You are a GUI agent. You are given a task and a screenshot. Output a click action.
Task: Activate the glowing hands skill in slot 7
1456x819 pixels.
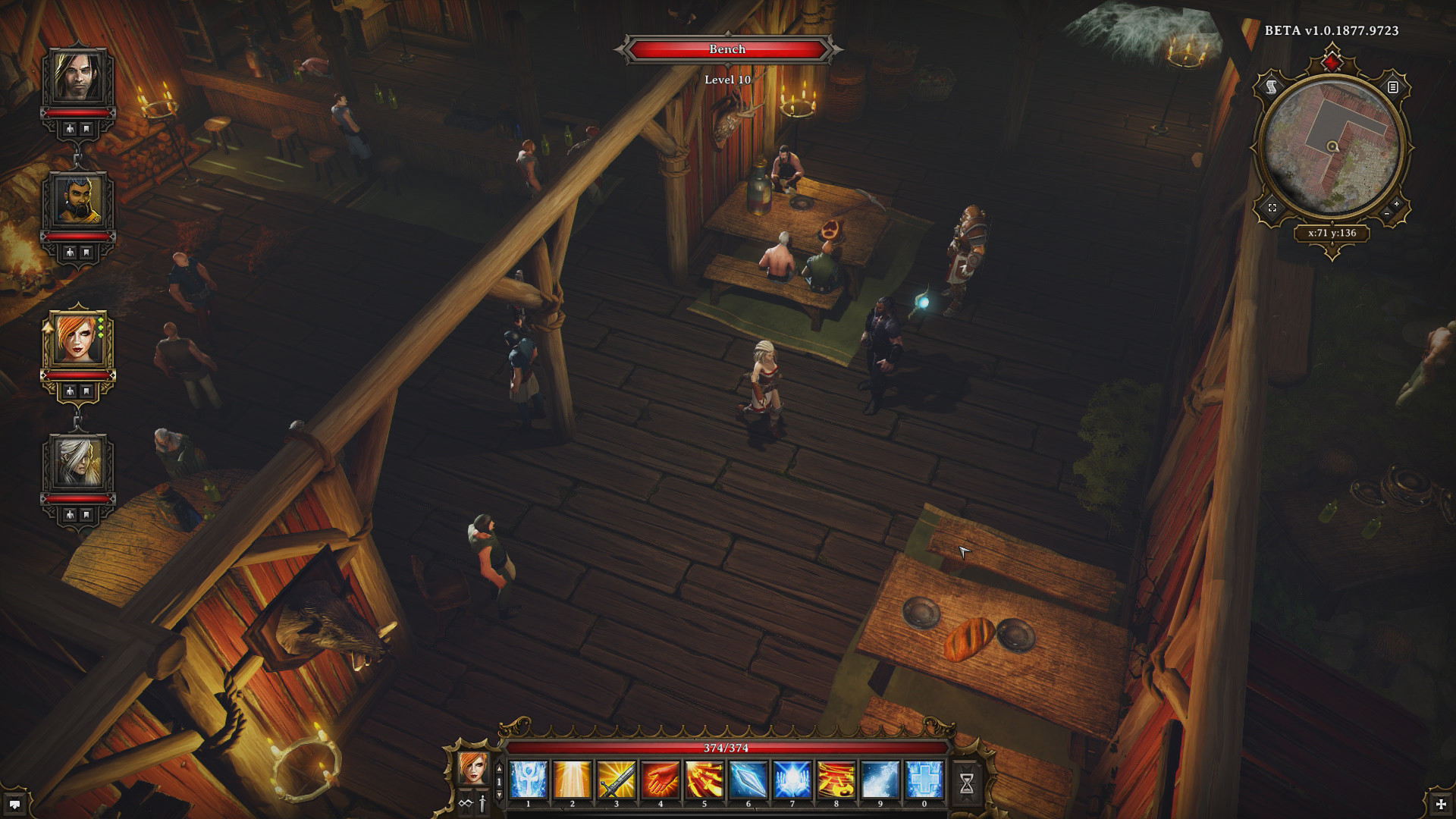pos(792,780)
